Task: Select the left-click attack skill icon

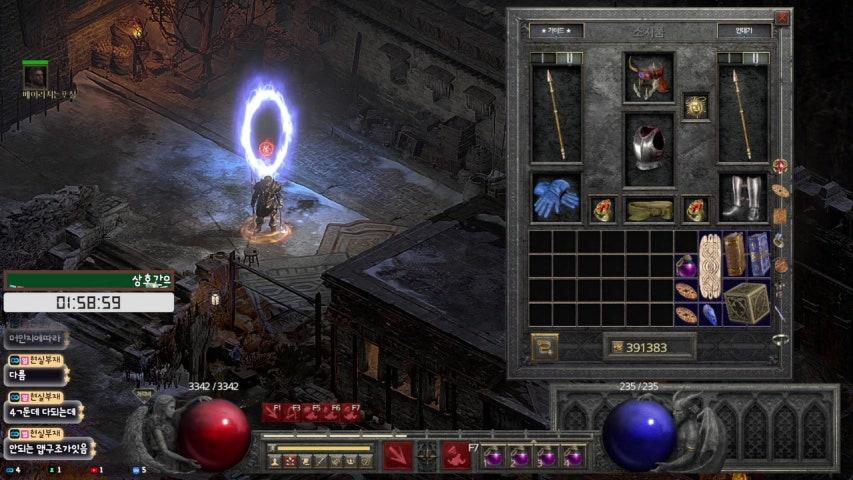Action: [x=398, y=455]
